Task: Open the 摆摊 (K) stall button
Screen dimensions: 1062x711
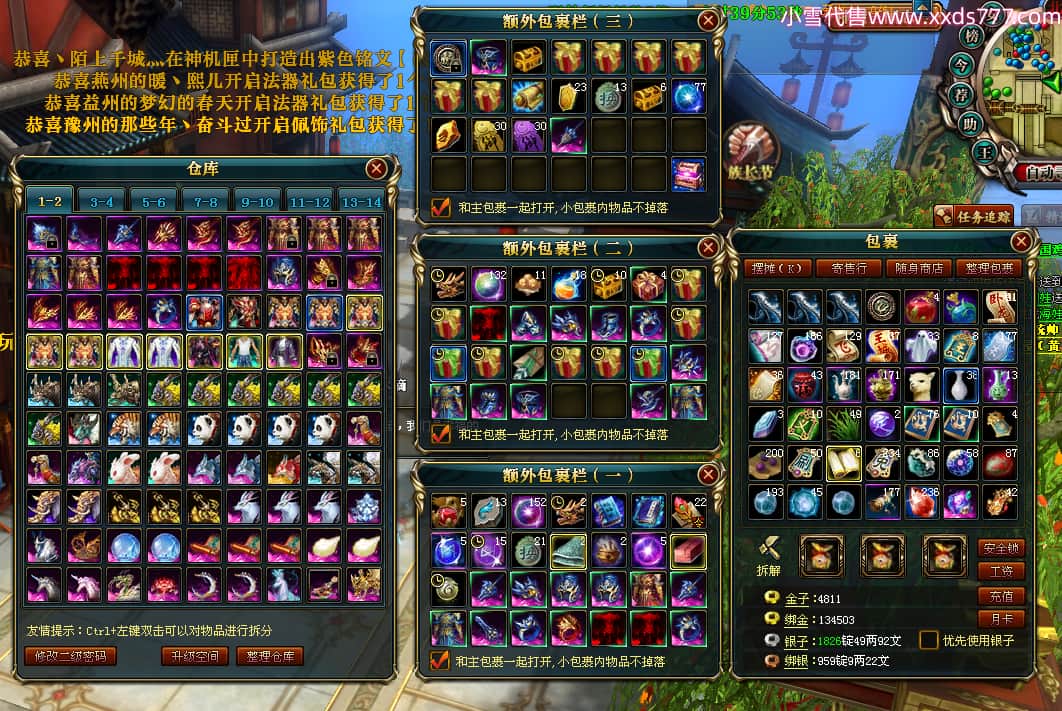Action: [777, 268]
